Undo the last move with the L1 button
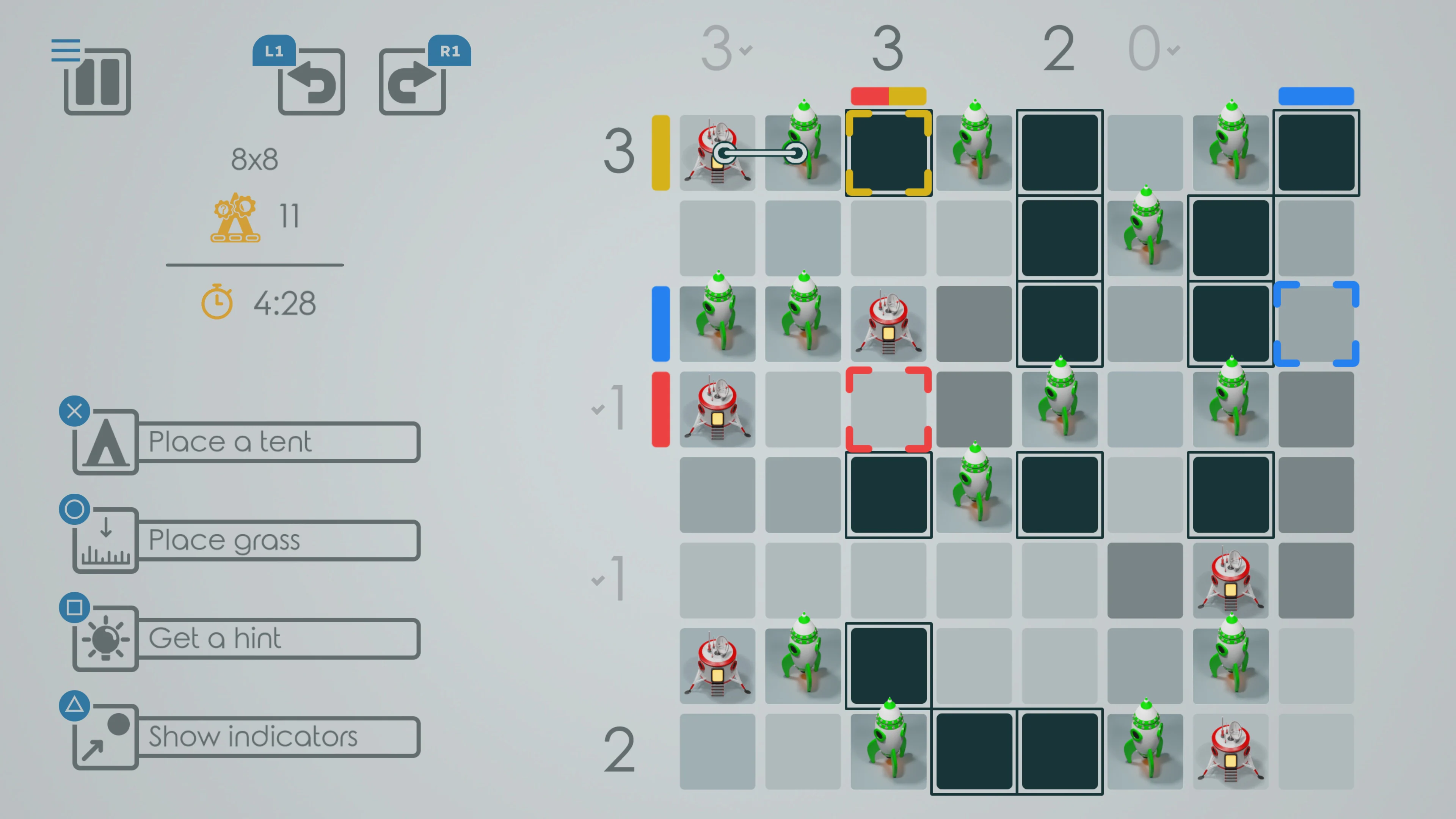Screen dimensions: 1456x819 [311, 82]
